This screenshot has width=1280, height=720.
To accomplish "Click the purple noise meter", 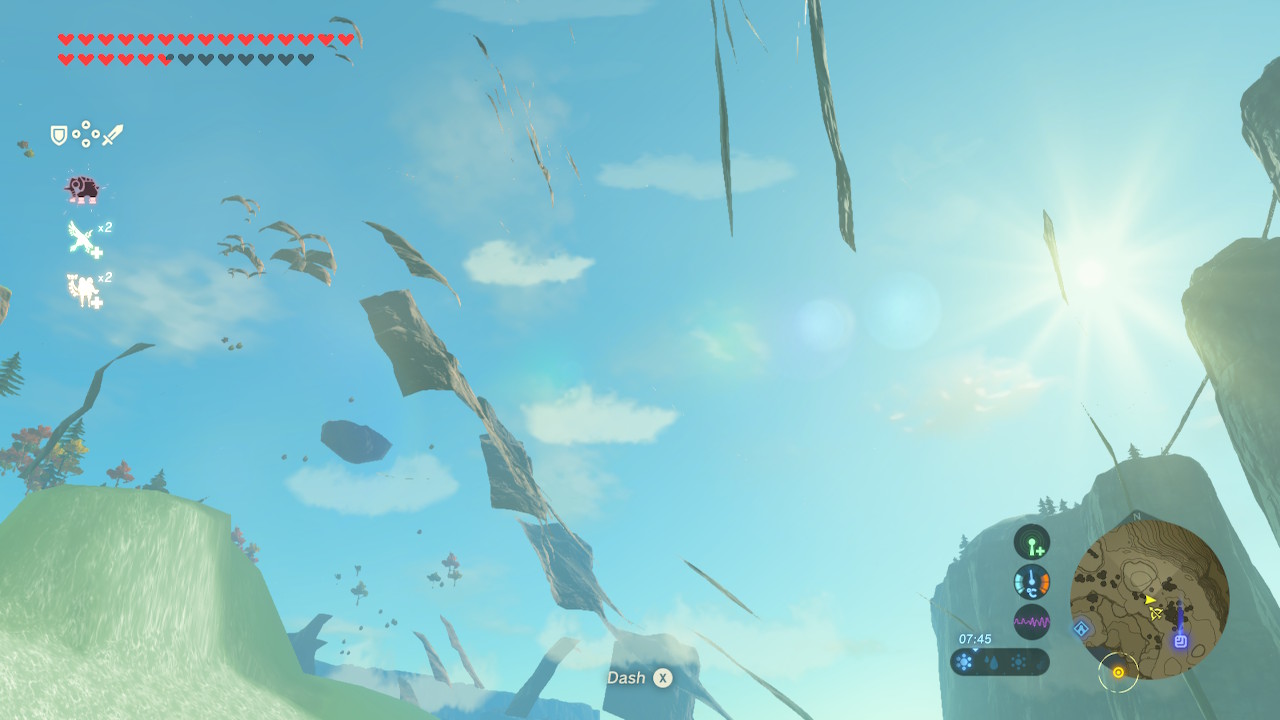I will click(x=1031, y=622).
